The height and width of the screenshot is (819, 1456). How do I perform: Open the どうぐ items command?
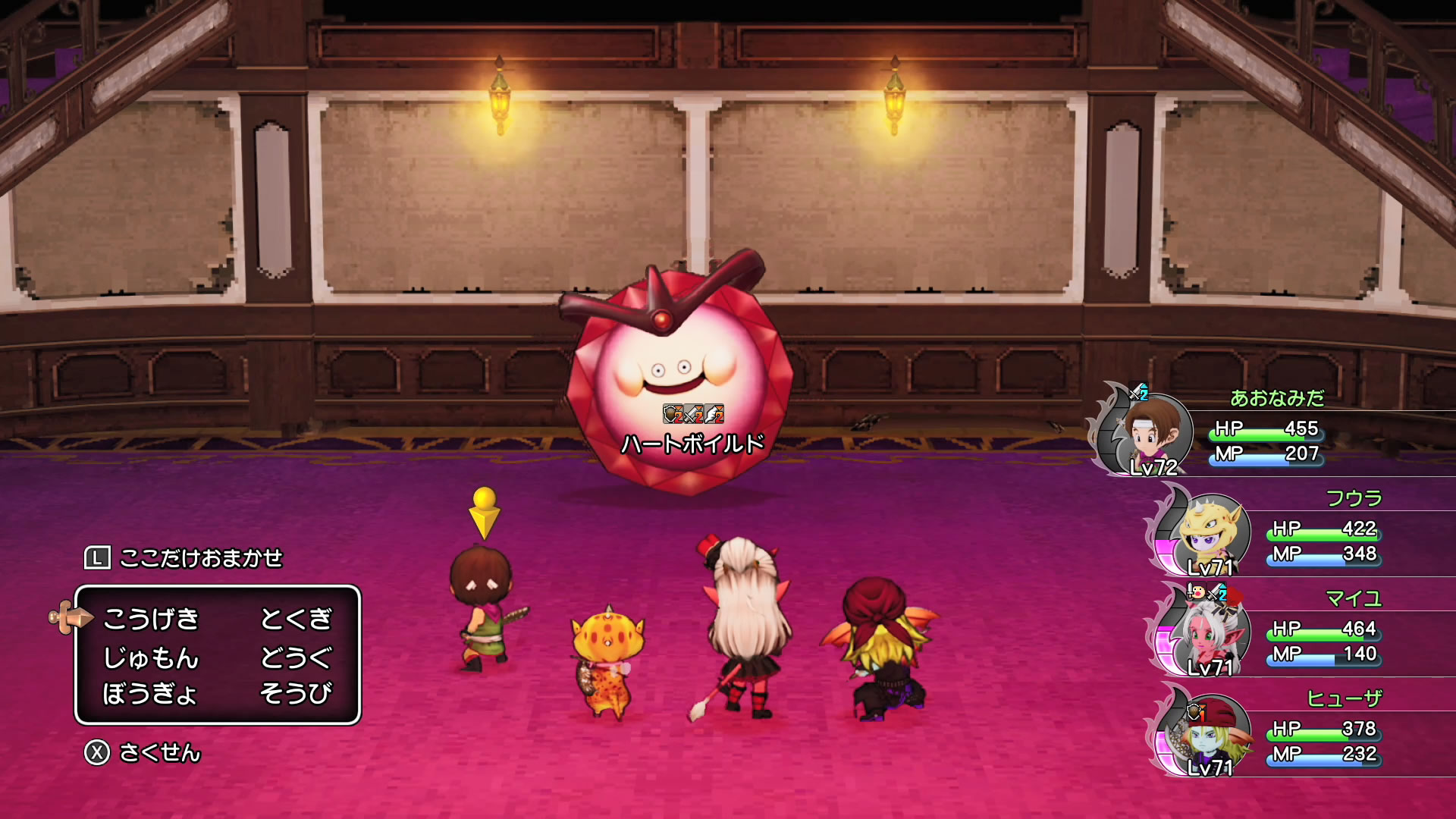(296, 657)
